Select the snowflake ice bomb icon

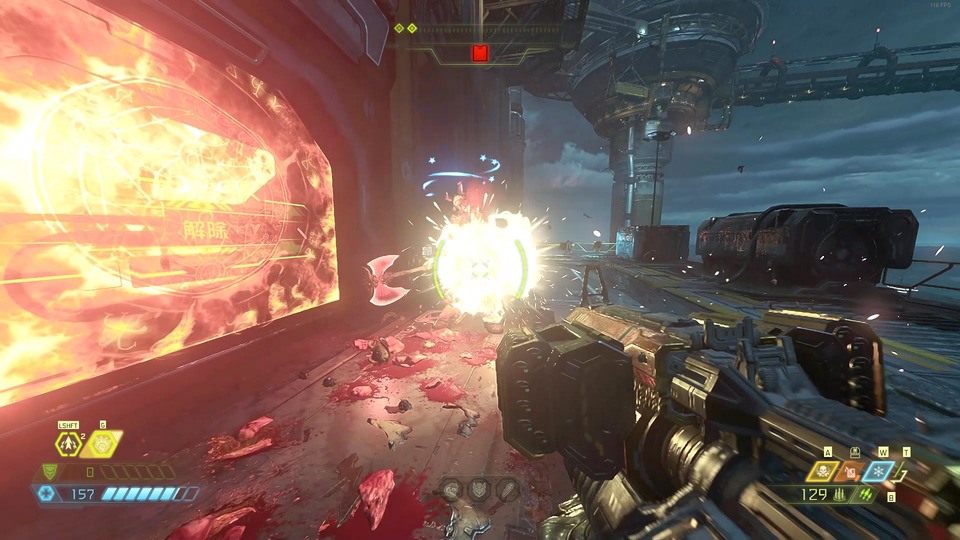click(x=878, y=471)
